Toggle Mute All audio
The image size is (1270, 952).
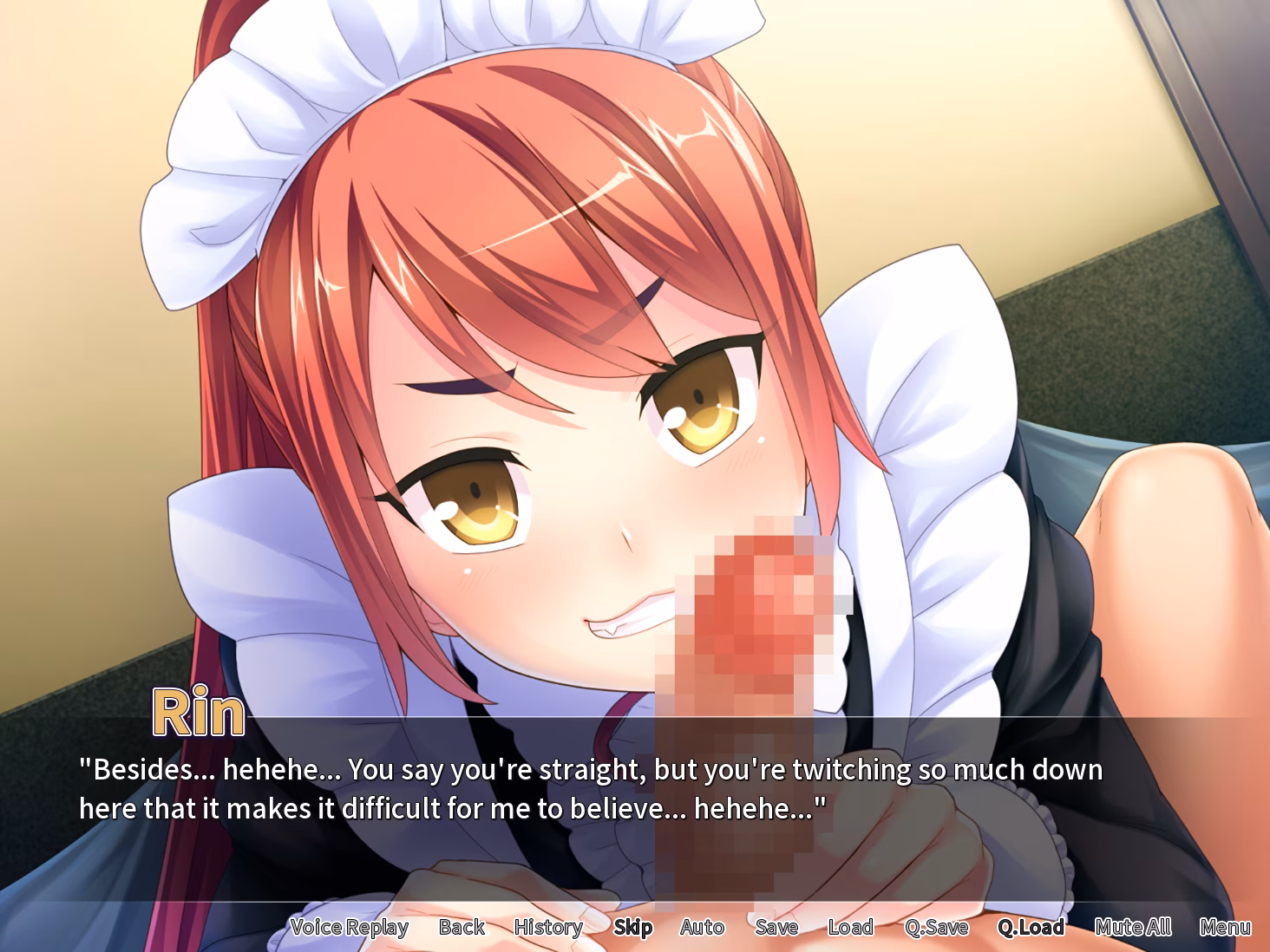pos(1133,927)
